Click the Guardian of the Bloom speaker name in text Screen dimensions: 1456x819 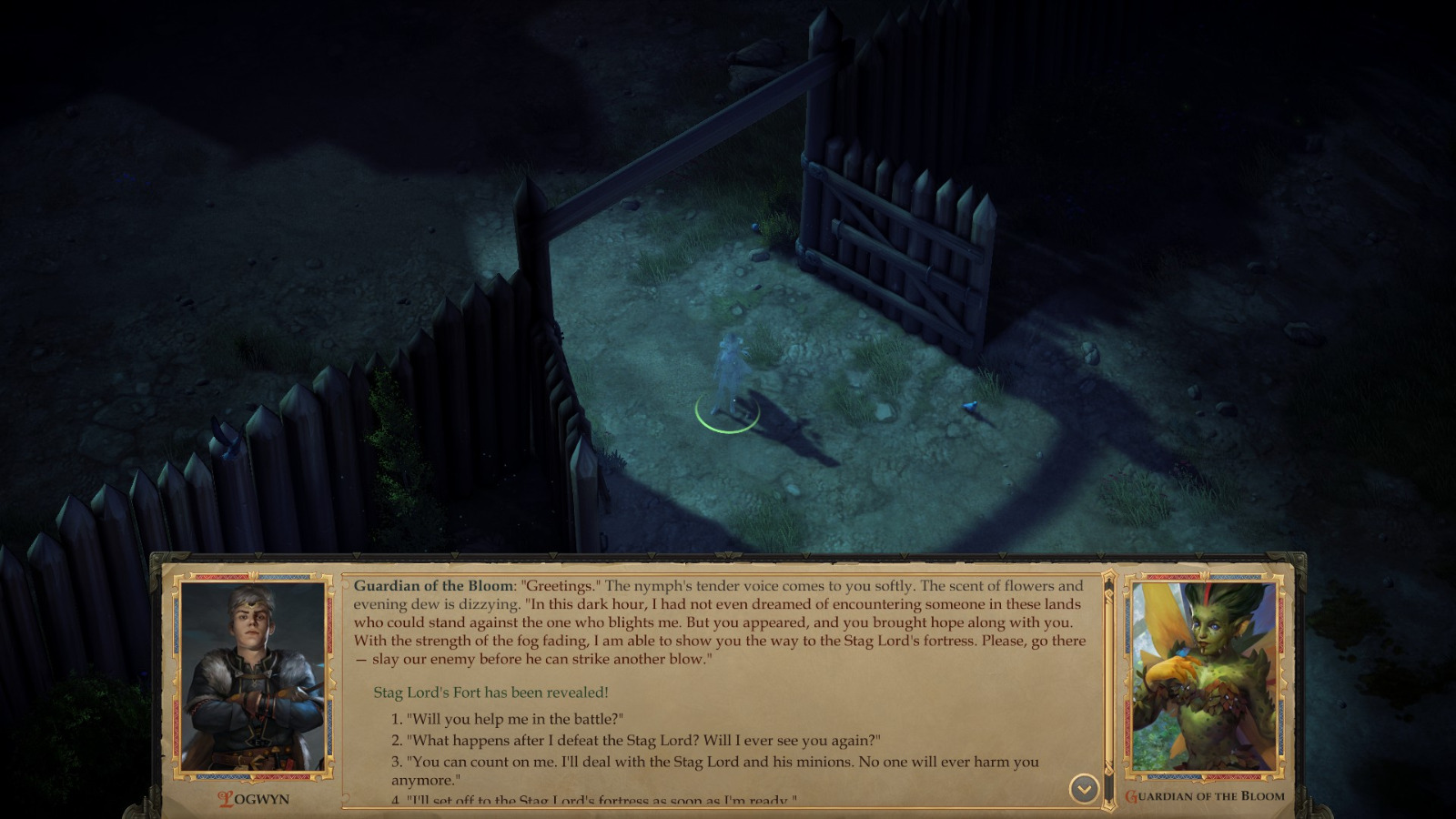tap(432, 586)
